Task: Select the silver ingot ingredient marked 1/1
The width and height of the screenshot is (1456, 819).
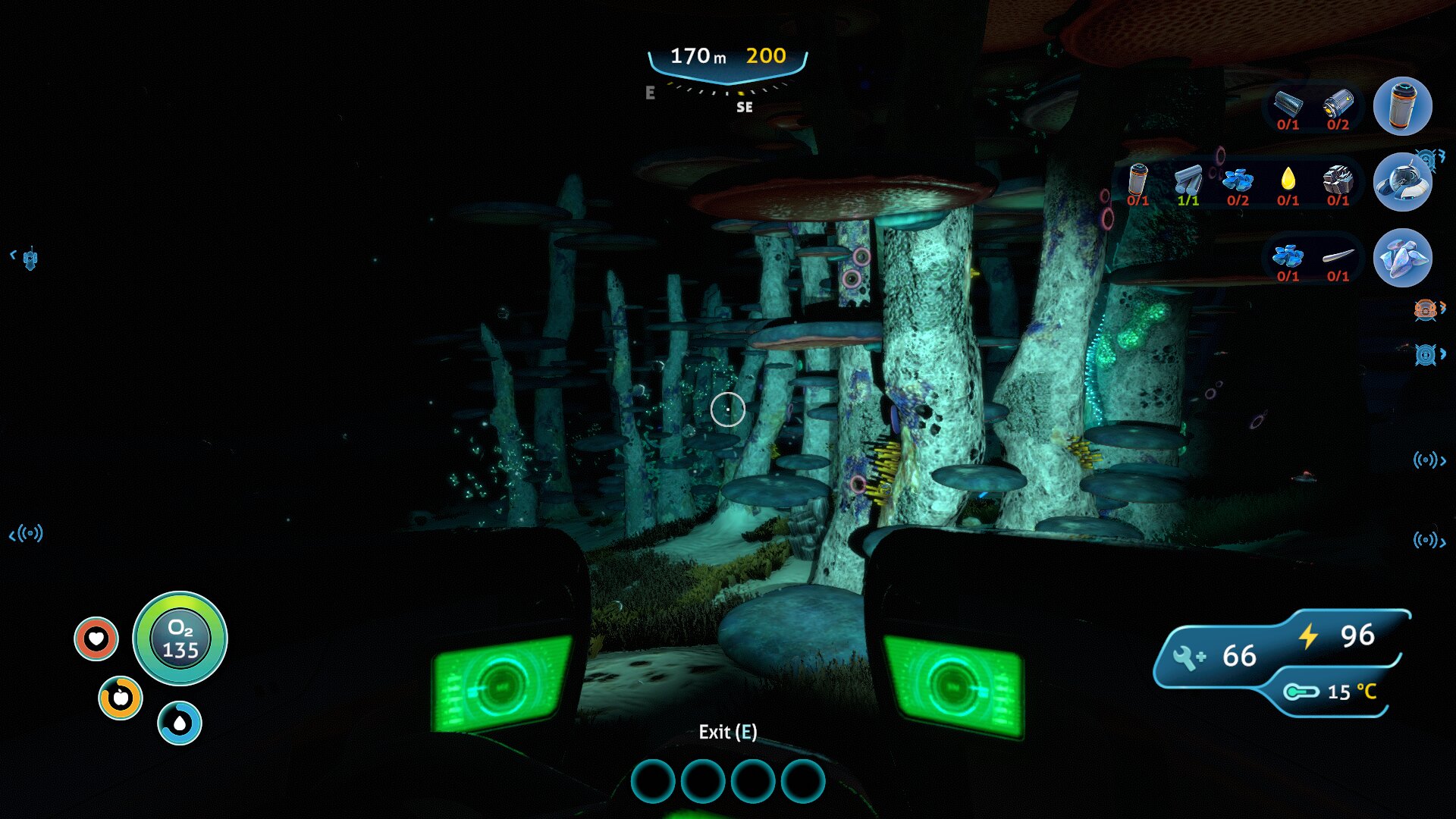Action: point(1188,180)
